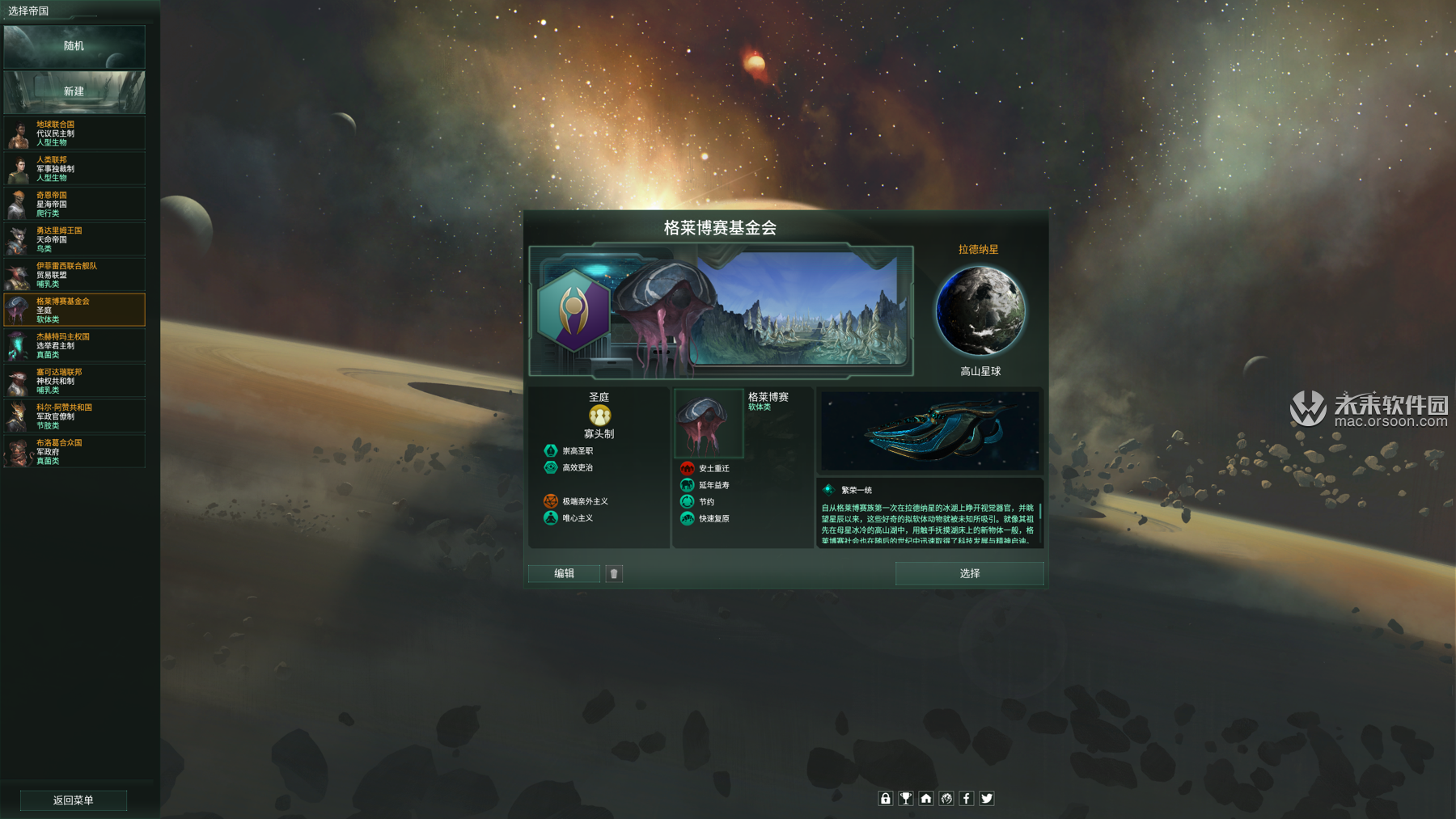The width and height of the screenshot is (1456, 819).
Task: Open the trophy achievements icon
Action: (906, 798)
